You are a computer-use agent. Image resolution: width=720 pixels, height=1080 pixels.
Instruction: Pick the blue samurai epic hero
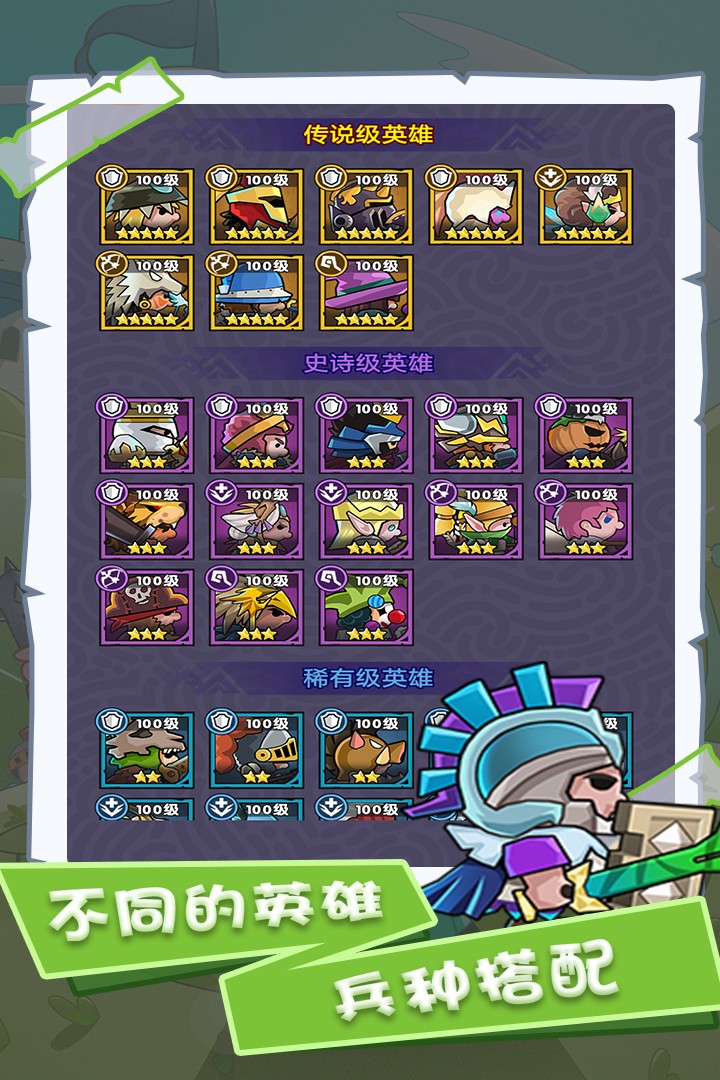pyautogui.click(x=366, y=435)
